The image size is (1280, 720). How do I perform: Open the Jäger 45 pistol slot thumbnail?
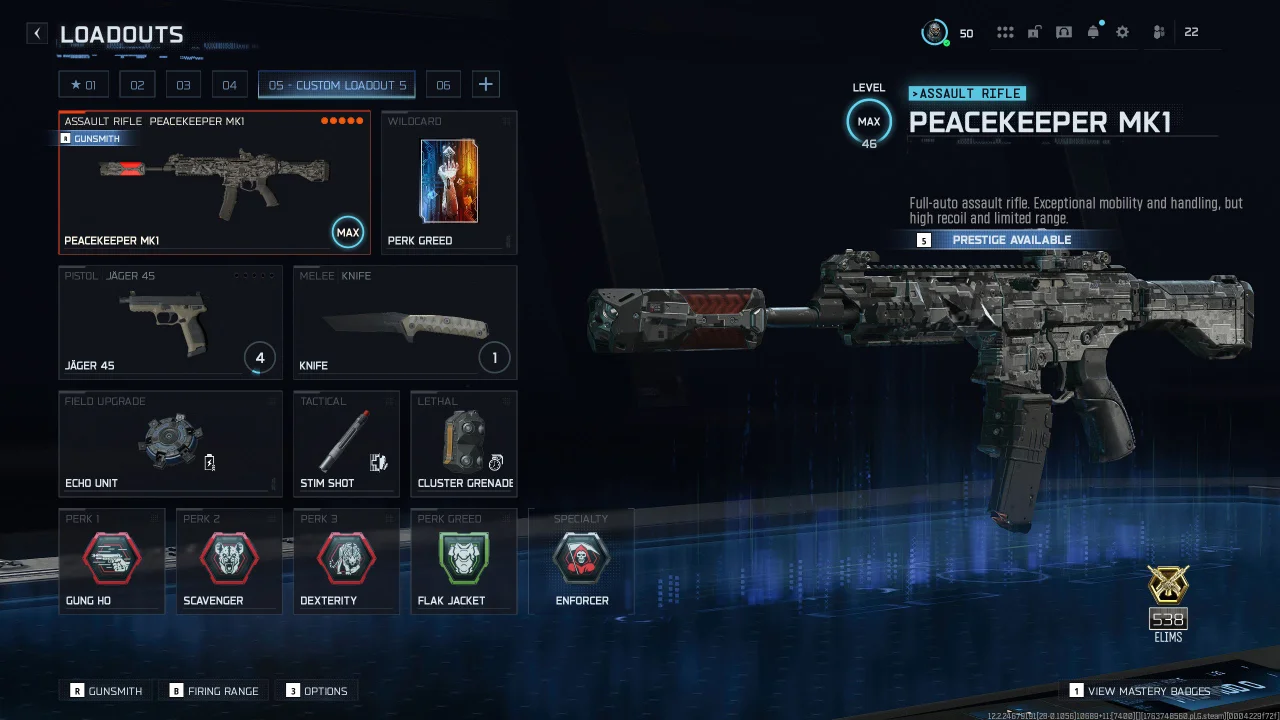[170, 320]
